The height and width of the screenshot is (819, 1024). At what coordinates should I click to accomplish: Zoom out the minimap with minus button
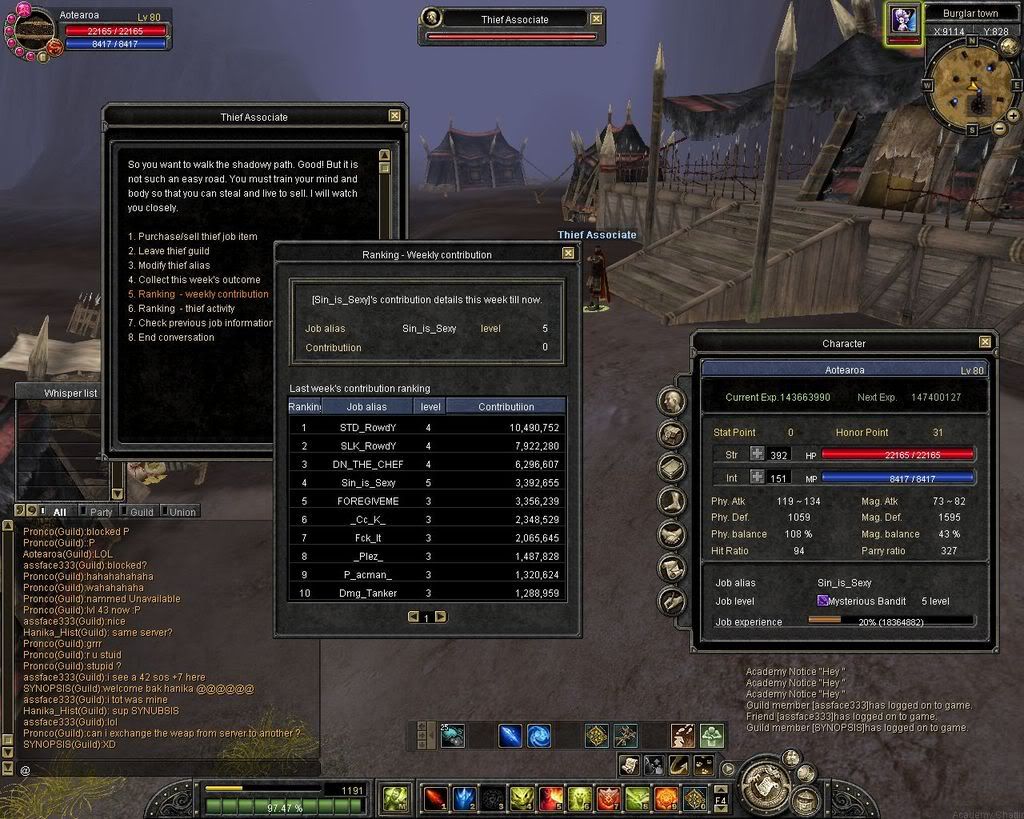(x=999, y=129)
